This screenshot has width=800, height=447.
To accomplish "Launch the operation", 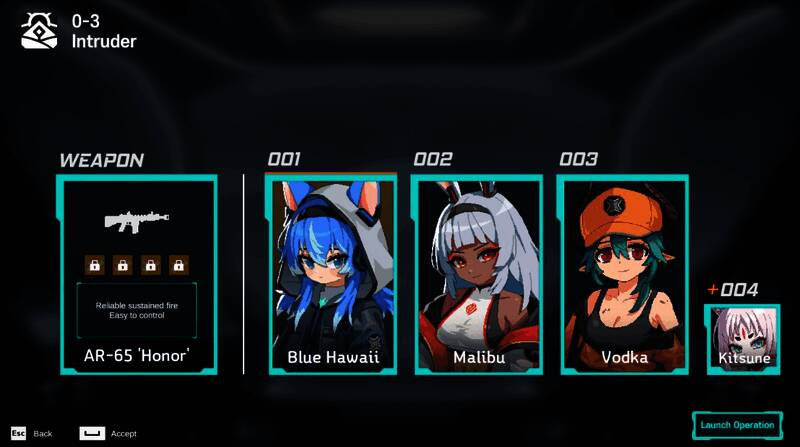I will (x=736, y=425).
